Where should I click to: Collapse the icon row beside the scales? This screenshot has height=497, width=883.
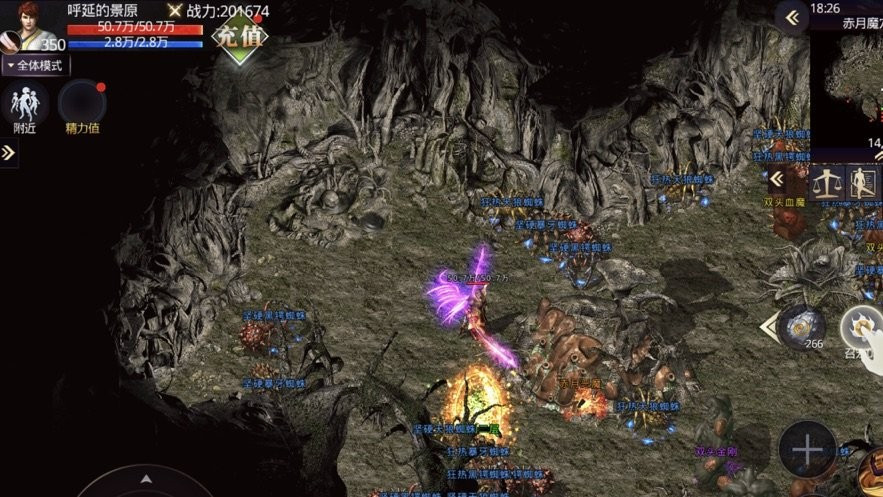pos(776,179)
